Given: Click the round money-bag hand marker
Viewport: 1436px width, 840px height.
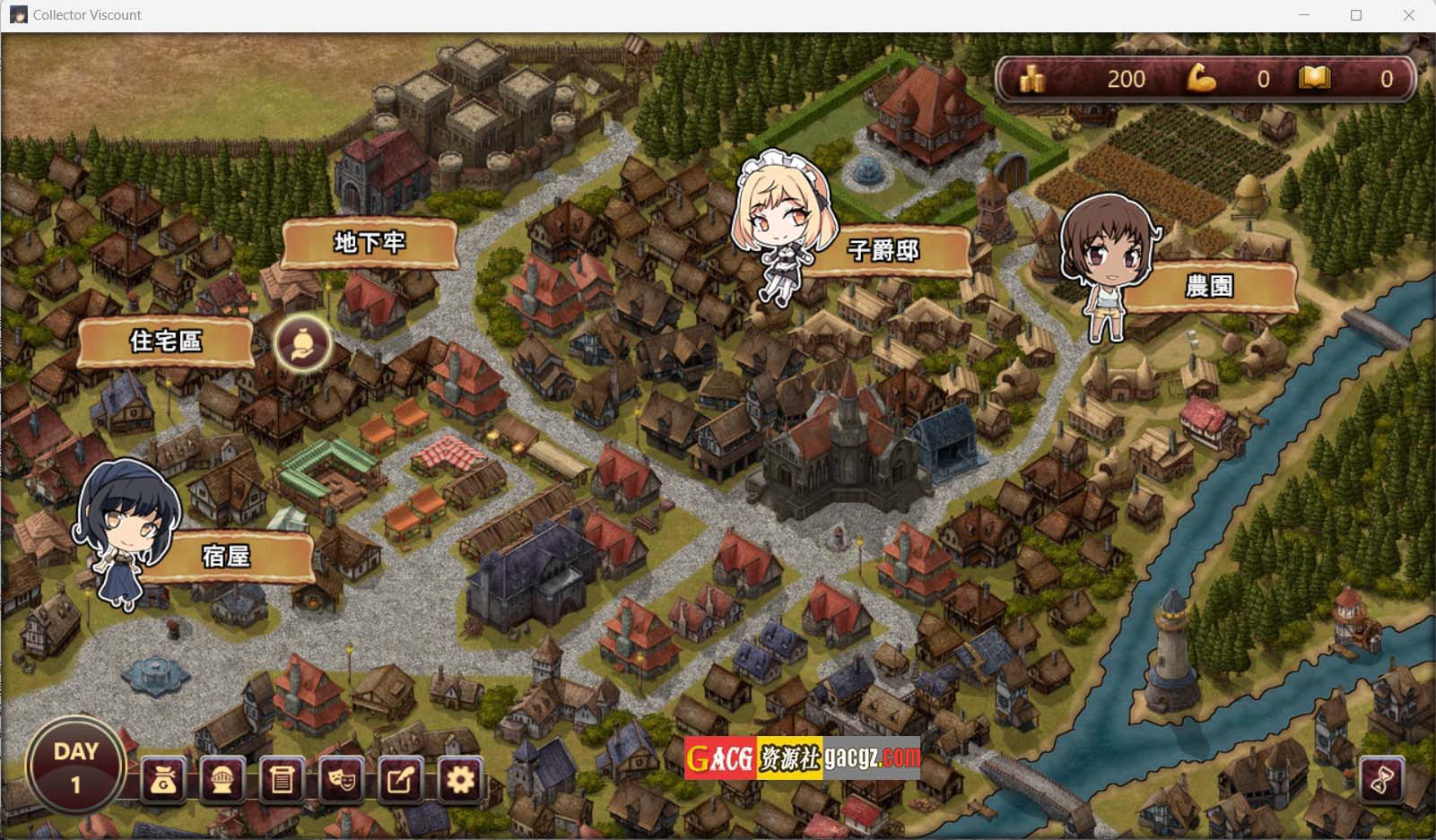Looking at the screenshot, I should (303, 344).
